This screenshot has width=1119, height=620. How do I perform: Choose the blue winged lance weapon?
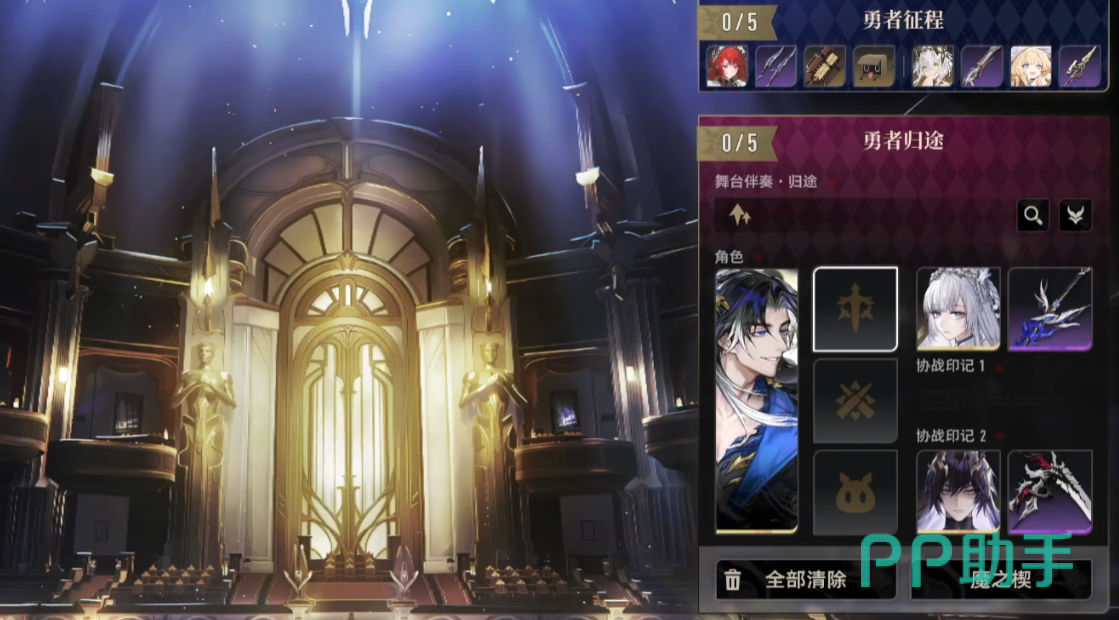pyautogui.click(x=1050, y=308)
